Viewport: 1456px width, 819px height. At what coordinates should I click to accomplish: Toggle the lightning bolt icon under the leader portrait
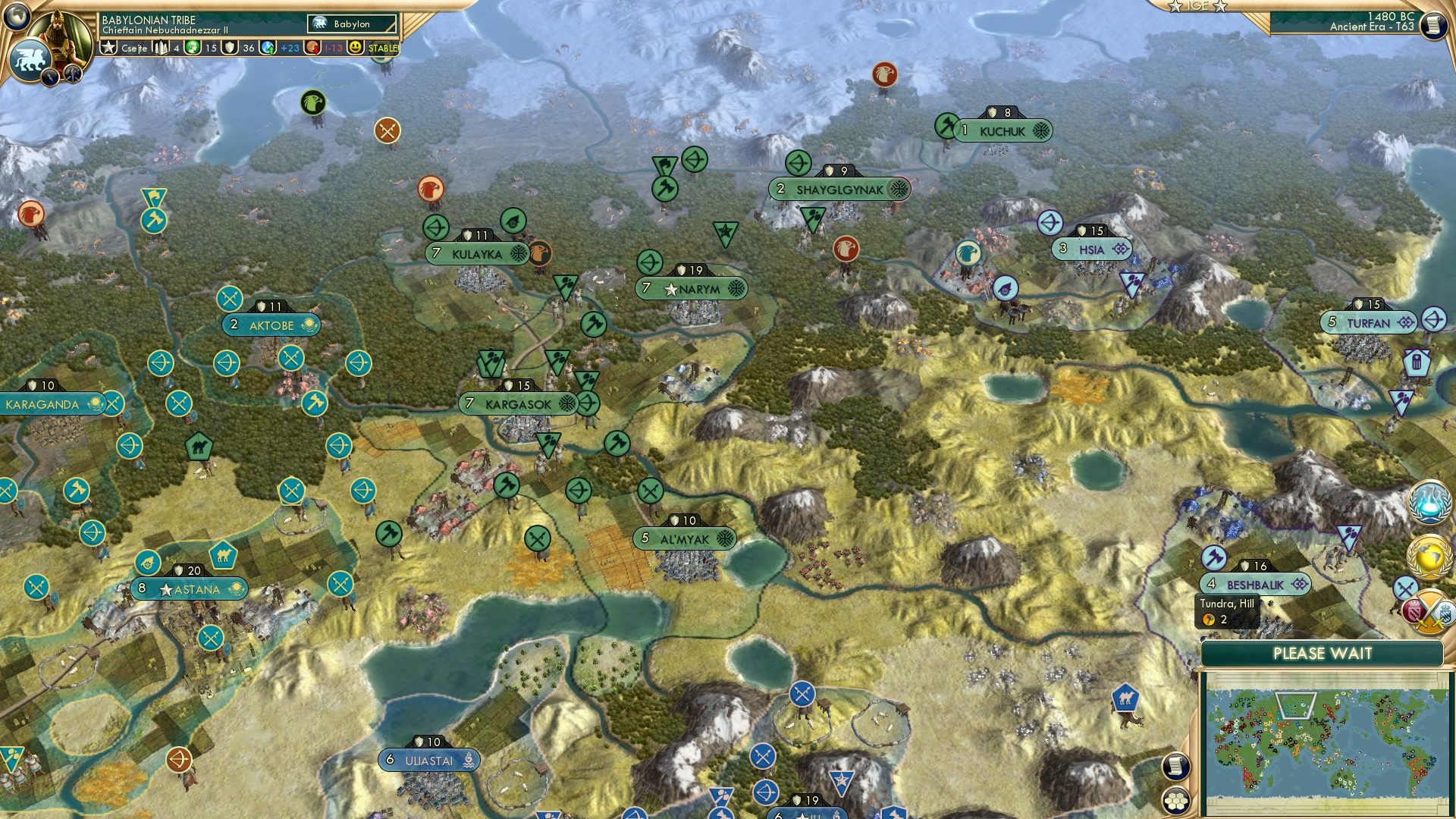(49, 78)
